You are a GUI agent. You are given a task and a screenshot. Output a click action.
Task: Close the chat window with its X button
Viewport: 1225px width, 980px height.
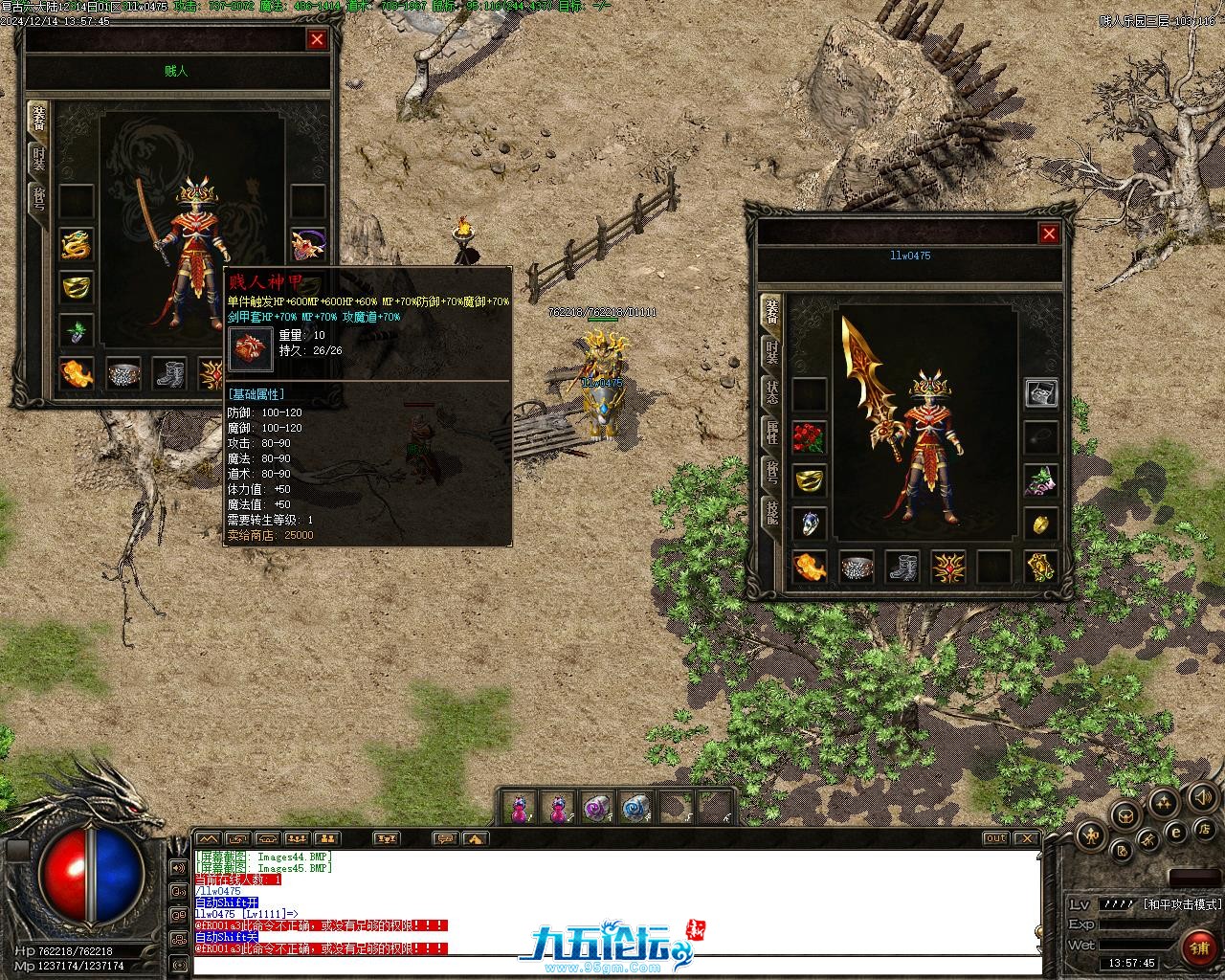point(1026,838)
